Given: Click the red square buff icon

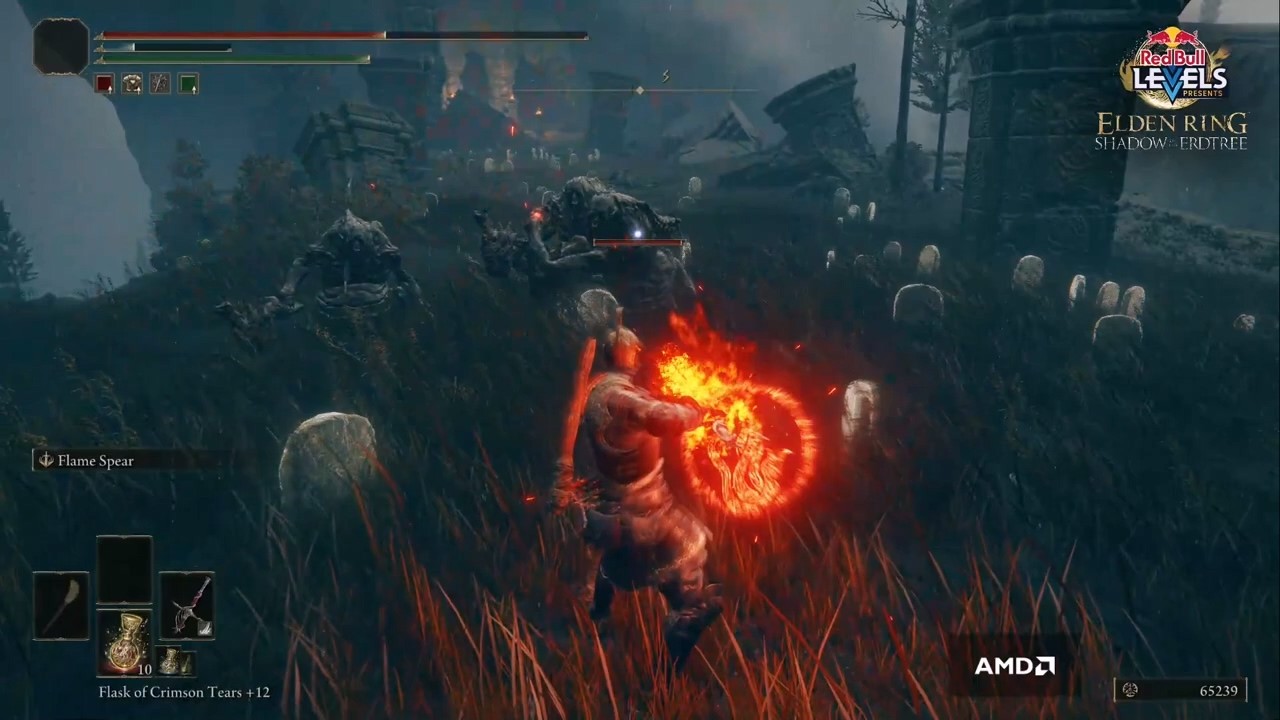Looking at the screenshot, I should click(104, 84).
